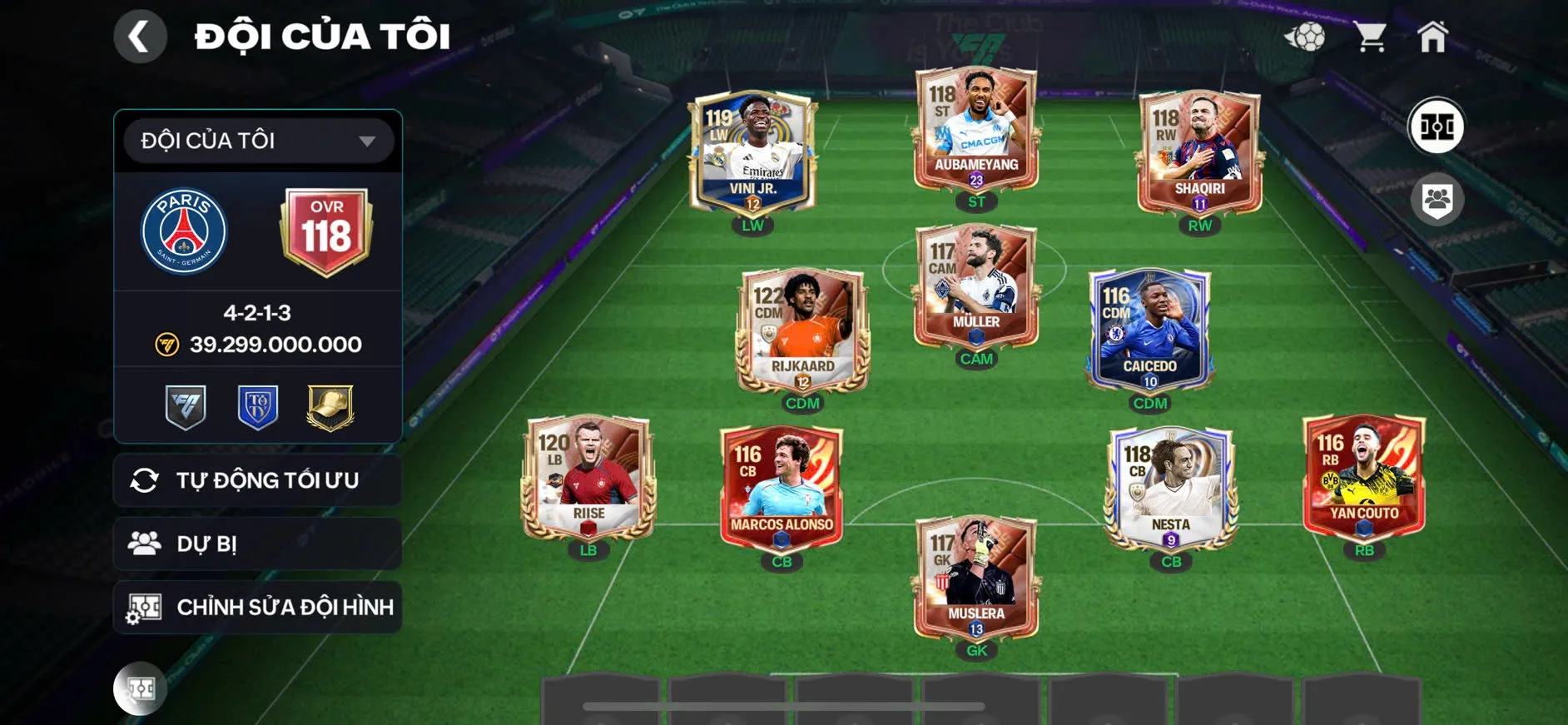This screenshot has width=1568, height=725.
Task: Open the ĐỘI CỦA TÔI dropdown
Action: 258,141
